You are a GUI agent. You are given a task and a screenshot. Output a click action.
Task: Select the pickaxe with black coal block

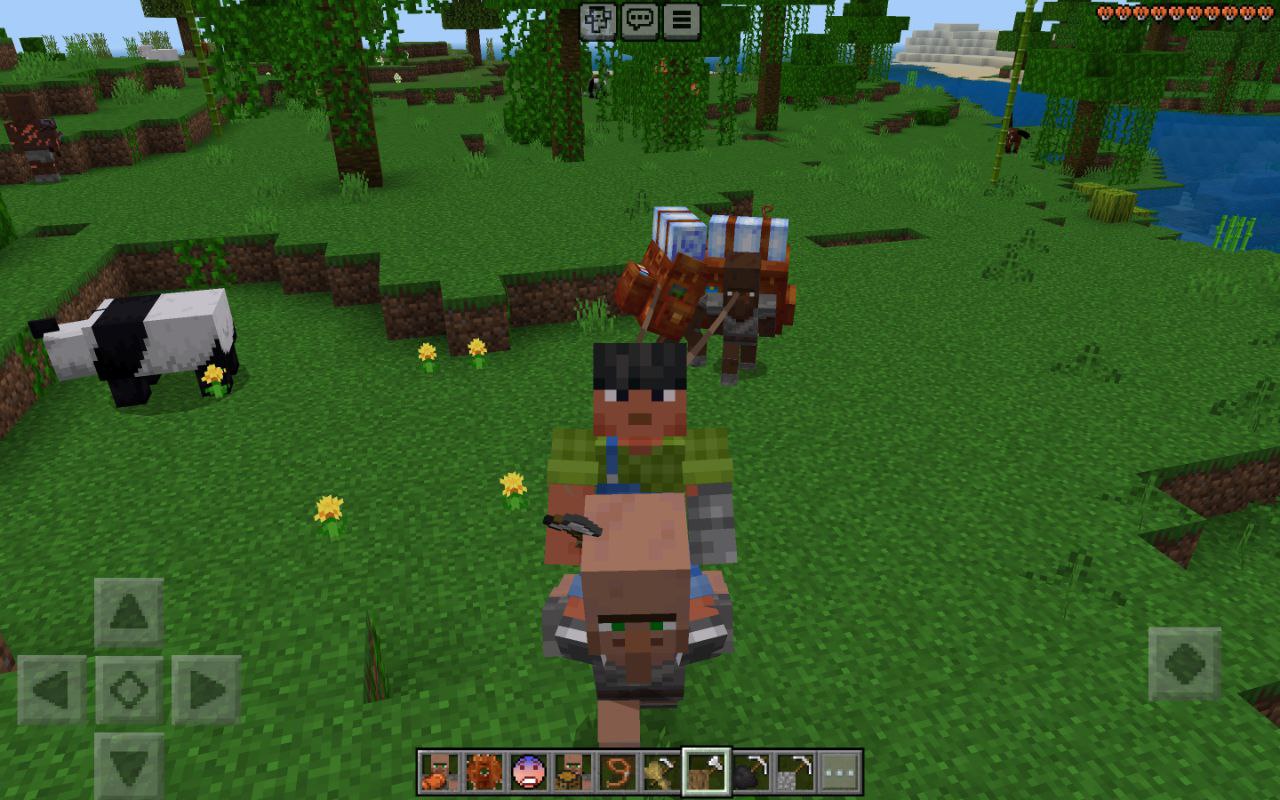[751, 772]
